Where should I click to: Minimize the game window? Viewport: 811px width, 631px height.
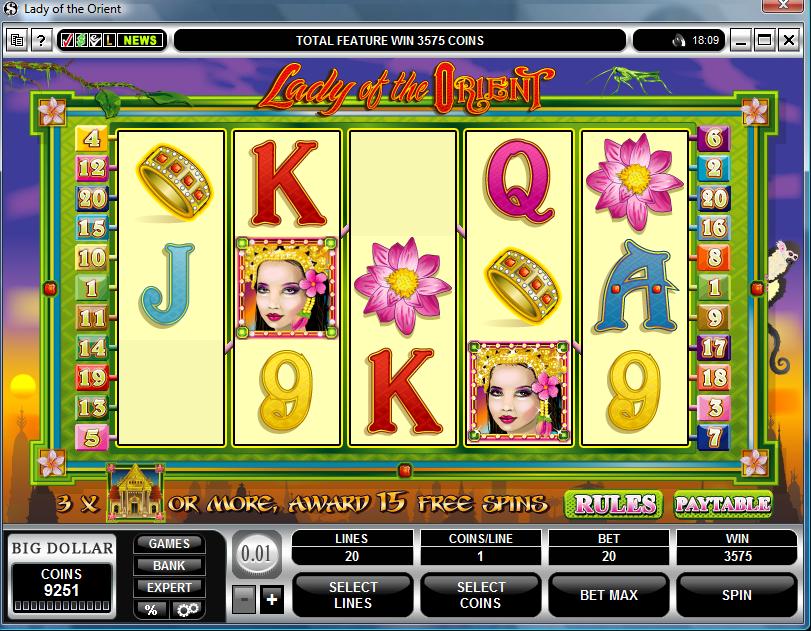741,41
